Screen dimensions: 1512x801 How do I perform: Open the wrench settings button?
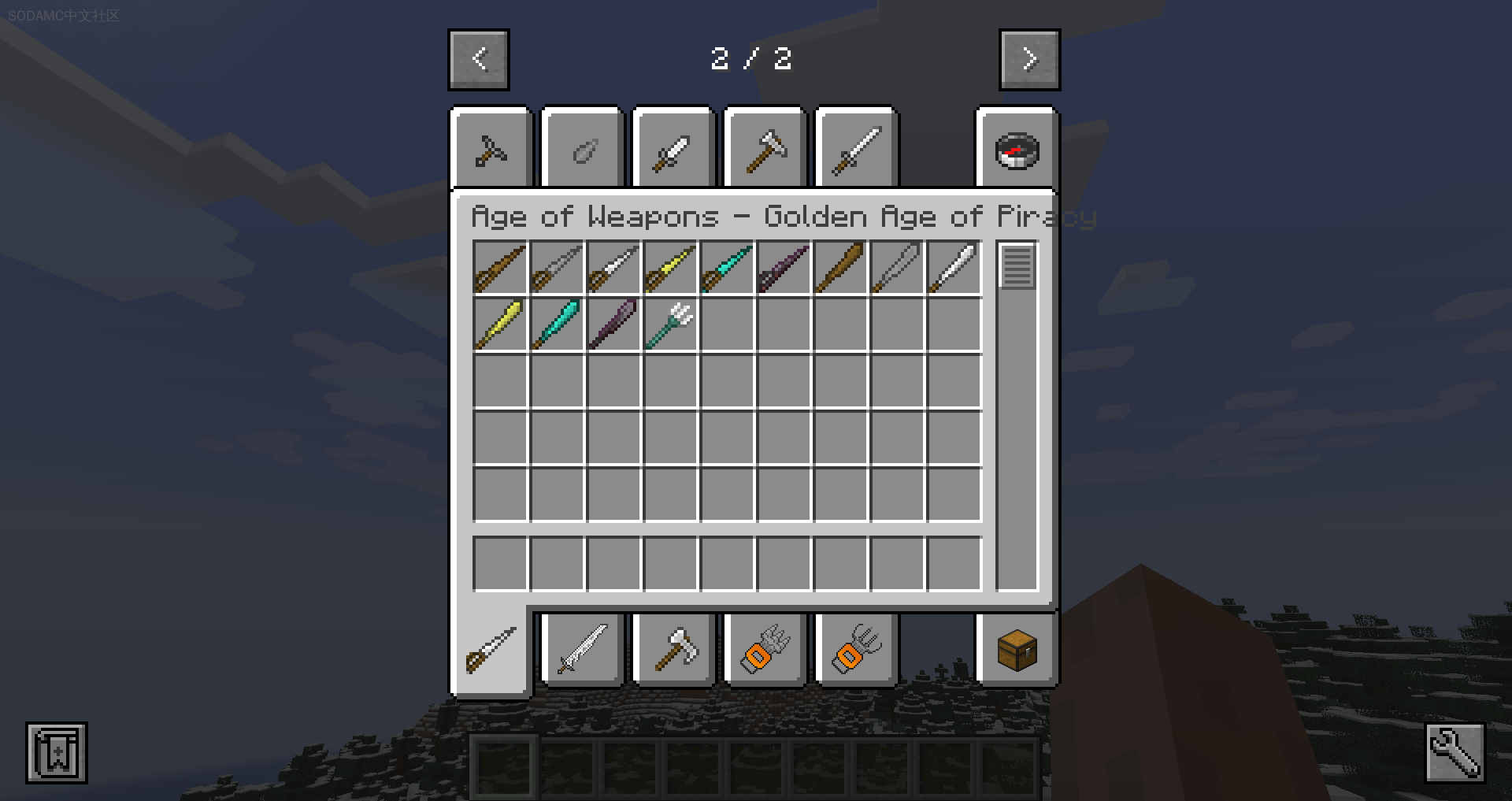[1455, 753]
